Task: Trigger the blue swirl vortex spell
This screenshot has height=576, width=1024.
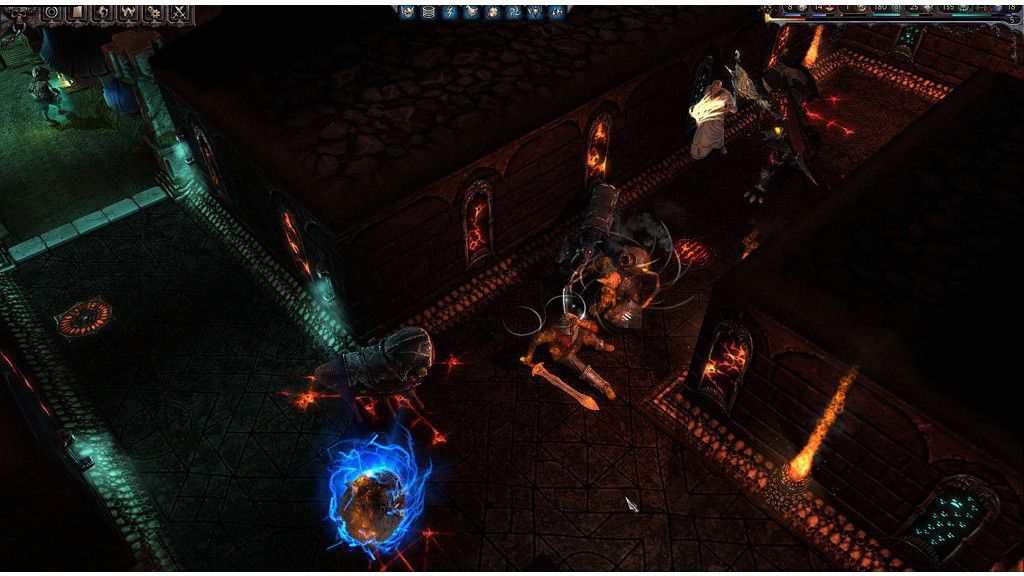Action: click(x=514, y=11)
